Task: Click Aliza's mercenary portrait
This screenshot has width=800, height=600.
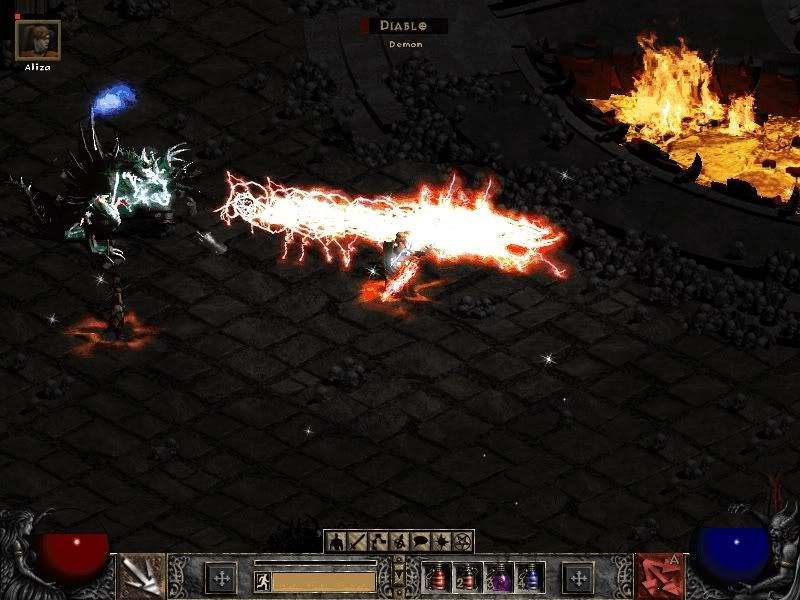Action: (x=38, y=40)
